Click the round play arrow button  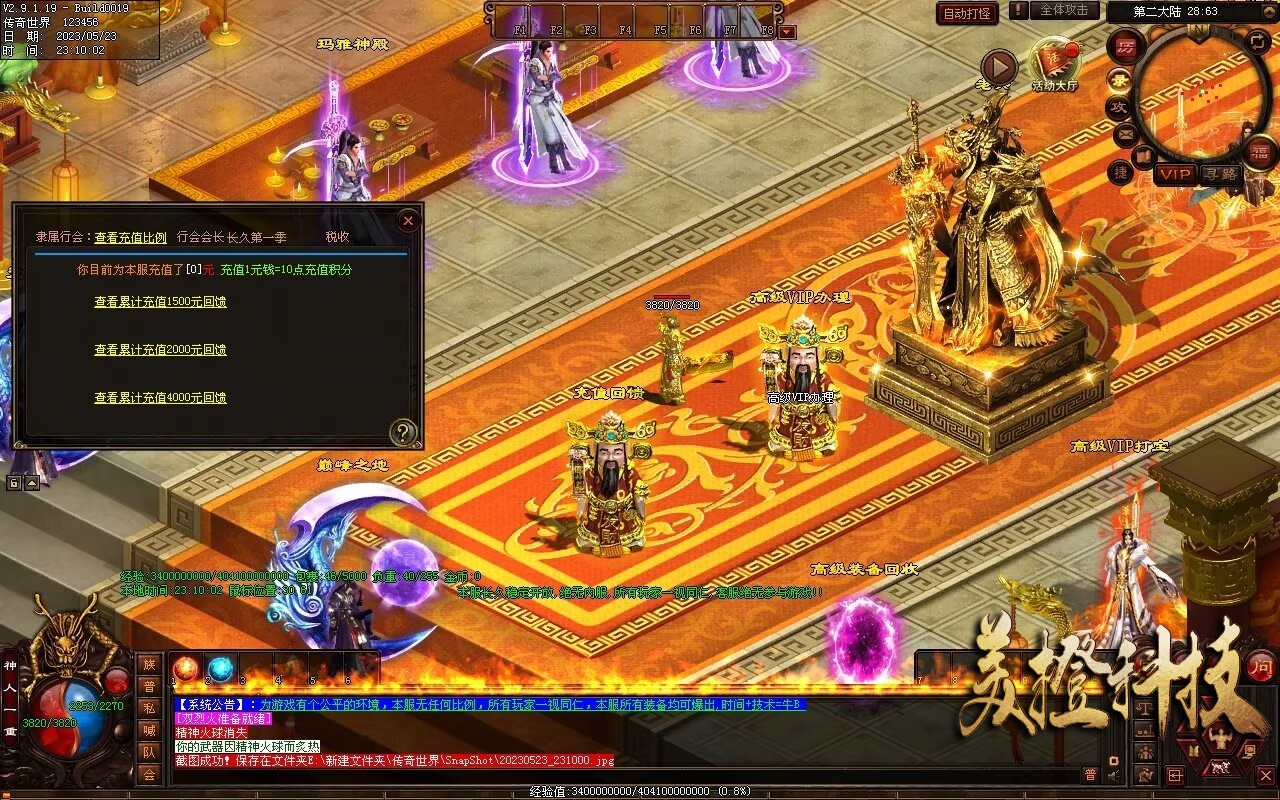tap(998, 67)
